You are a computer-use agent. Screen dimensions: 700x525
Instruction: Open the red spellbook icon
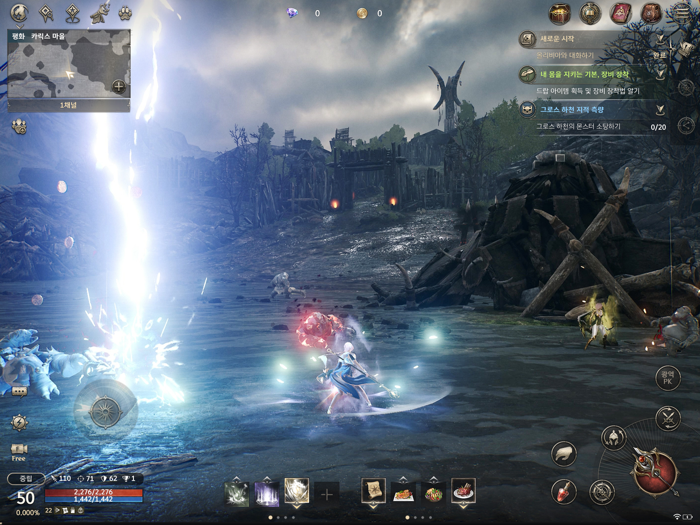(x=620, y=13)
